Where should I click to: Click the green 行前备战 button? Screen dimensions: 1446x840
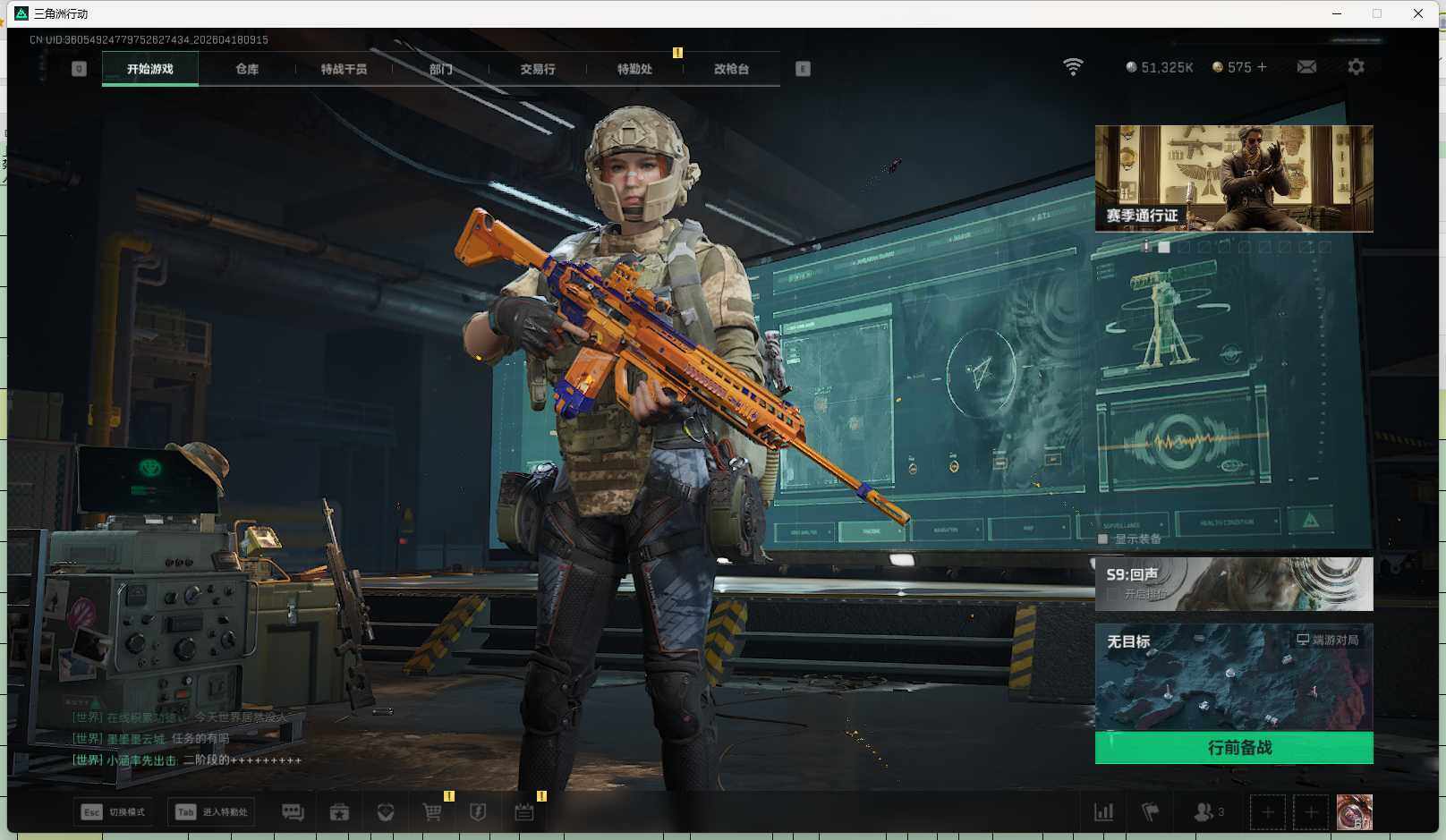point(1233,747)
